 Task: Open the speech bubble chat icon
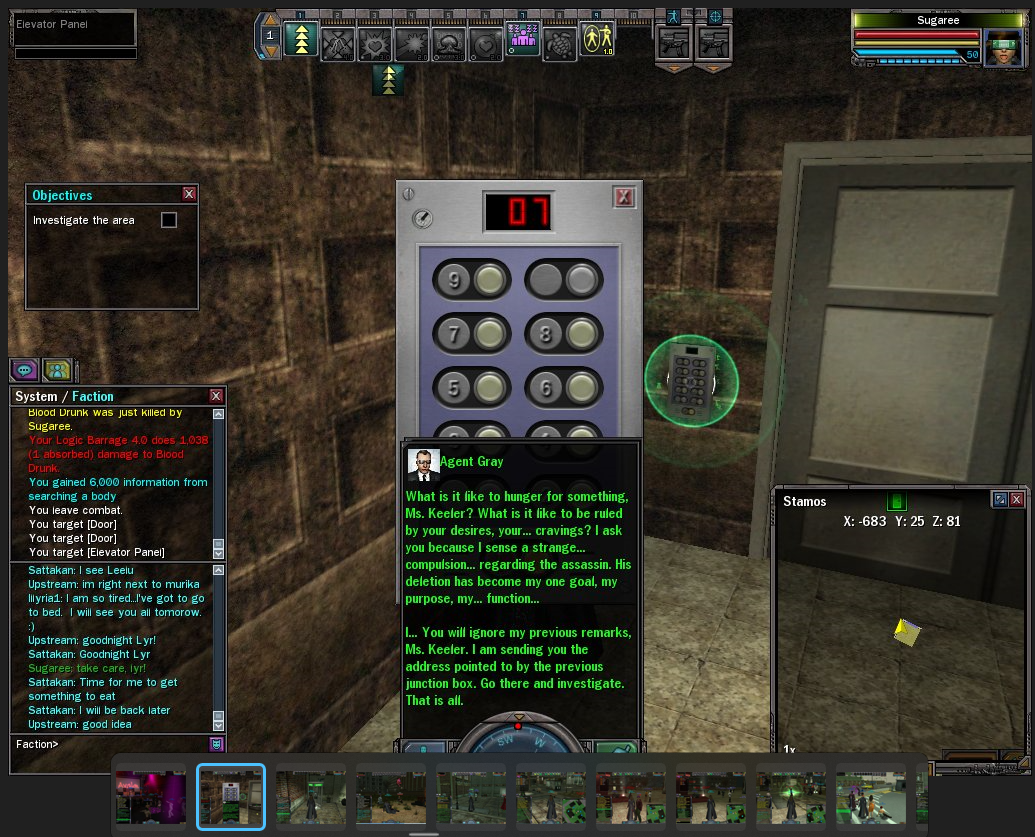[25, 369]
